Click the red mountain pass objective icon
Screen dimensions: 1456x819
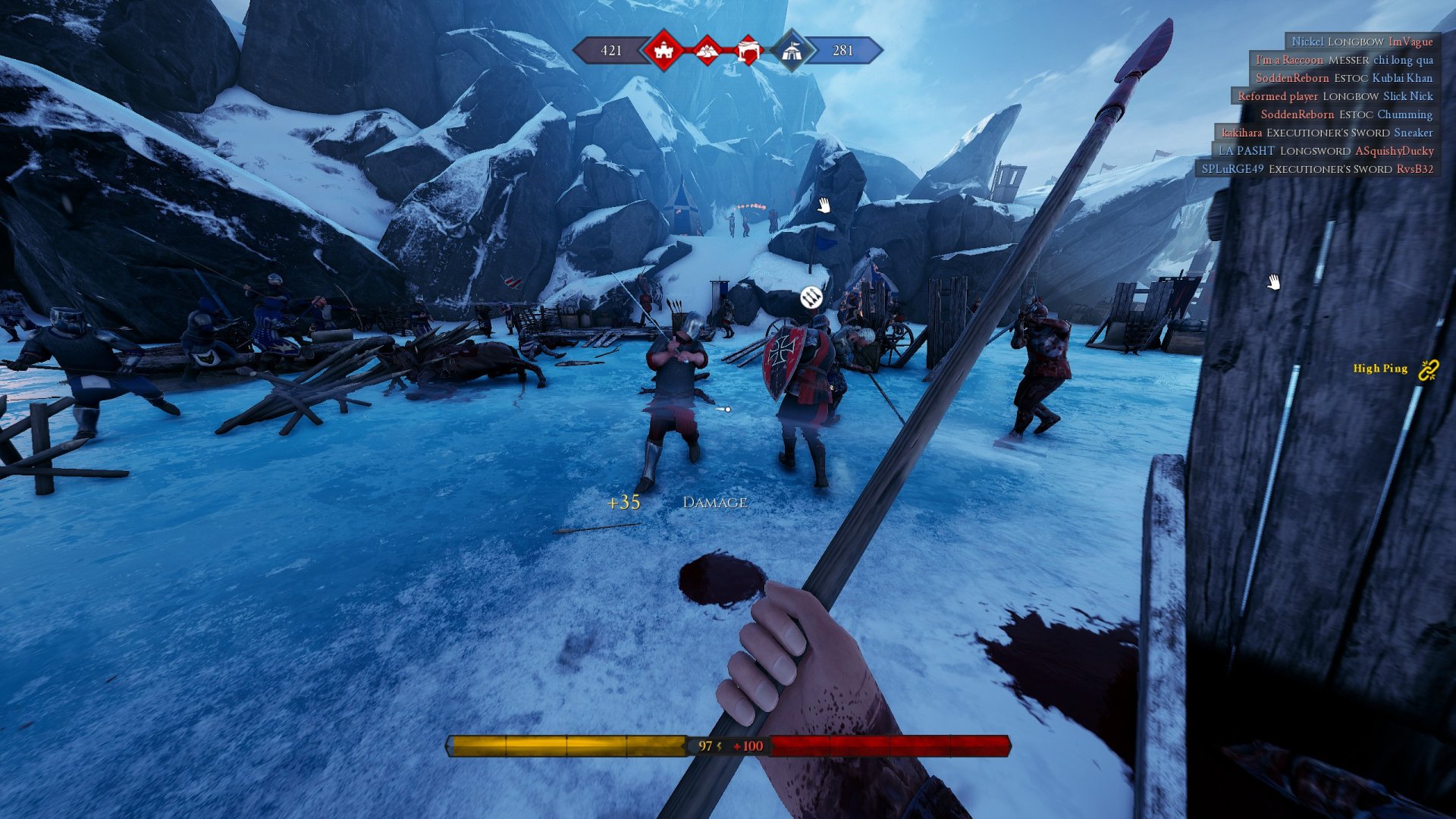[707, 51]
